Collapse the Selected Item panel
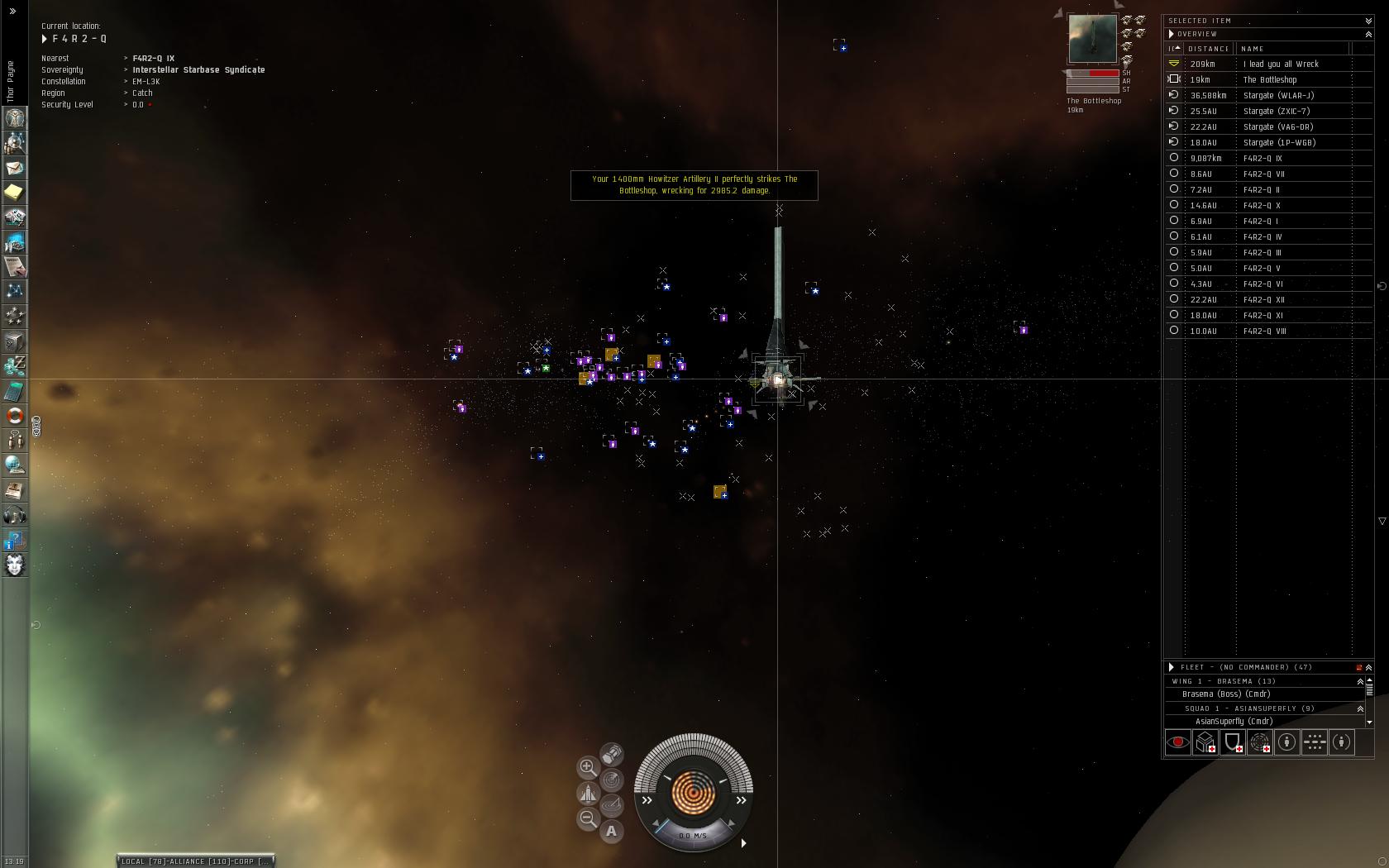 (x=1368, y=21)
